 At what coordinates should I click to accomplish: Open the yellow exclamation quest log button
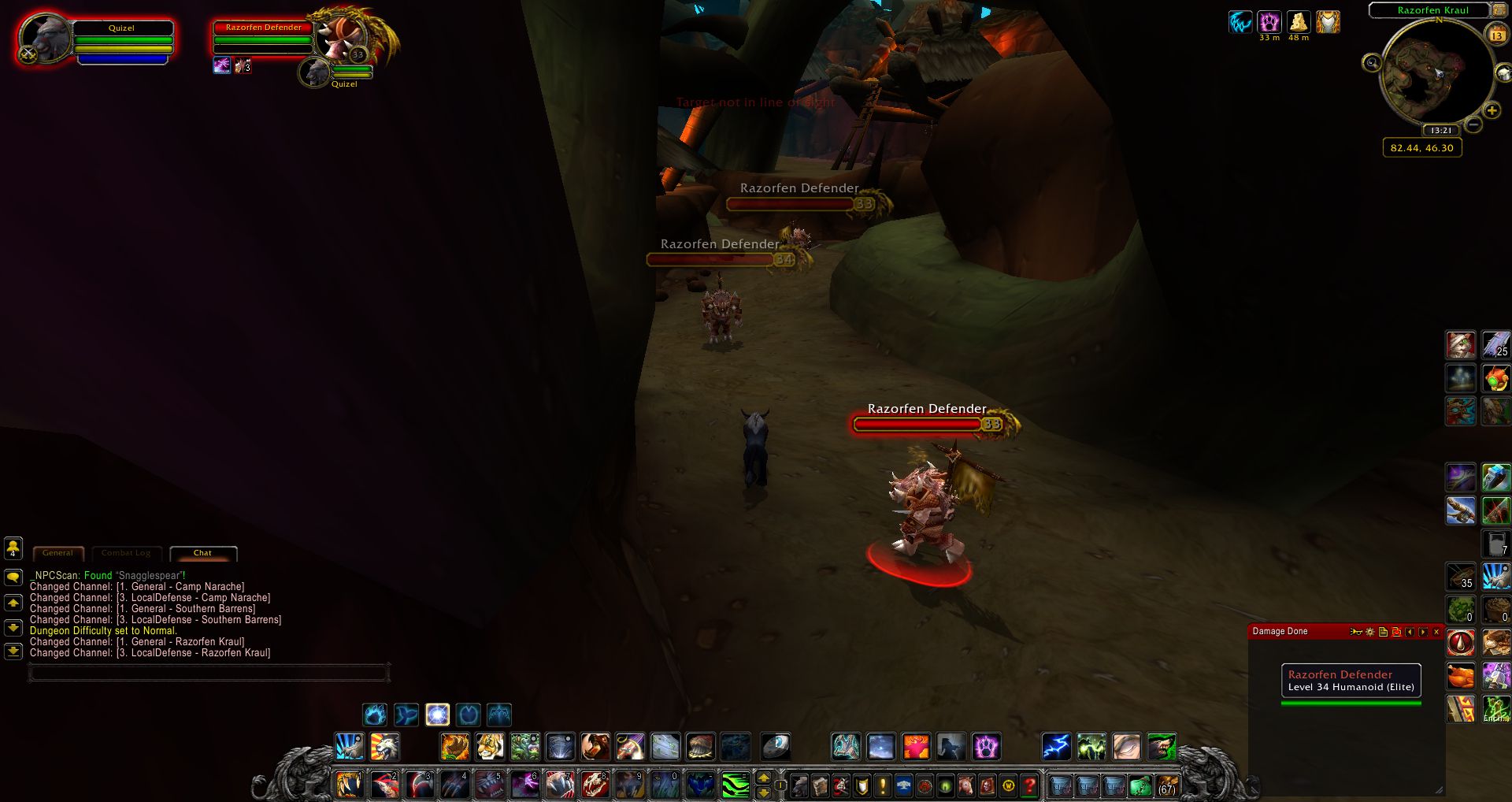click(x=883, y=785)
